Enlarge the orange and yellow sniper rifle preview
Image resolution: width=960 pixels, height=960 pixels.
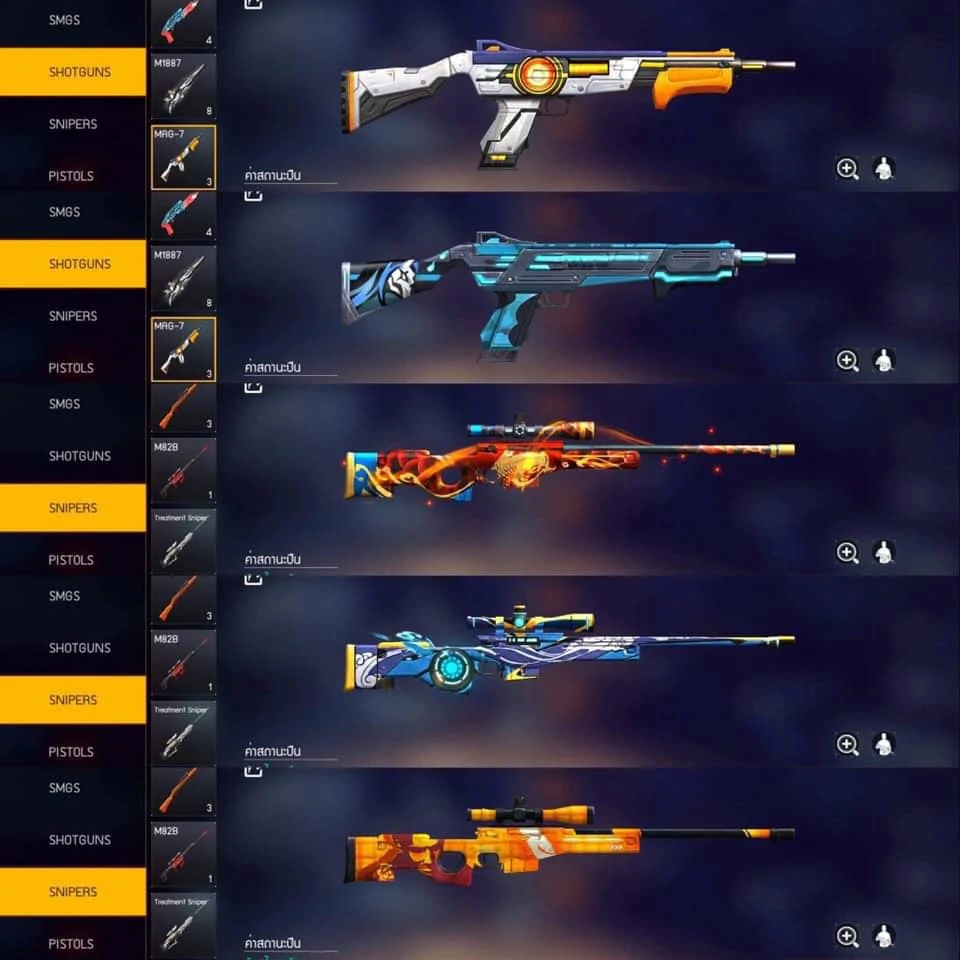point(847,936)
